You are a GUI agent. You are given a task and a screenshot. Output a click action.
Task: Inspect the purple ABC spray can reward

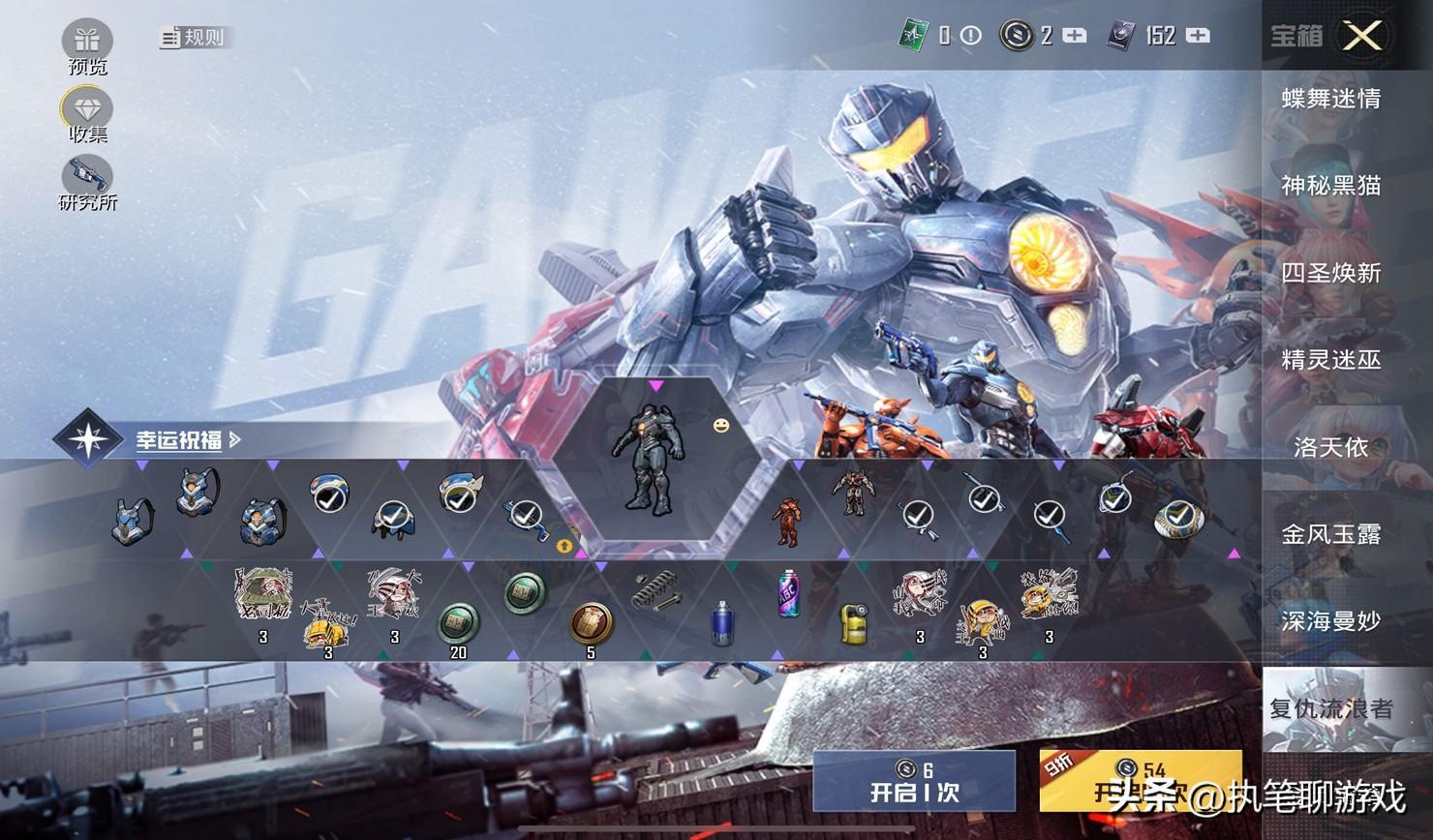[789, 592]
